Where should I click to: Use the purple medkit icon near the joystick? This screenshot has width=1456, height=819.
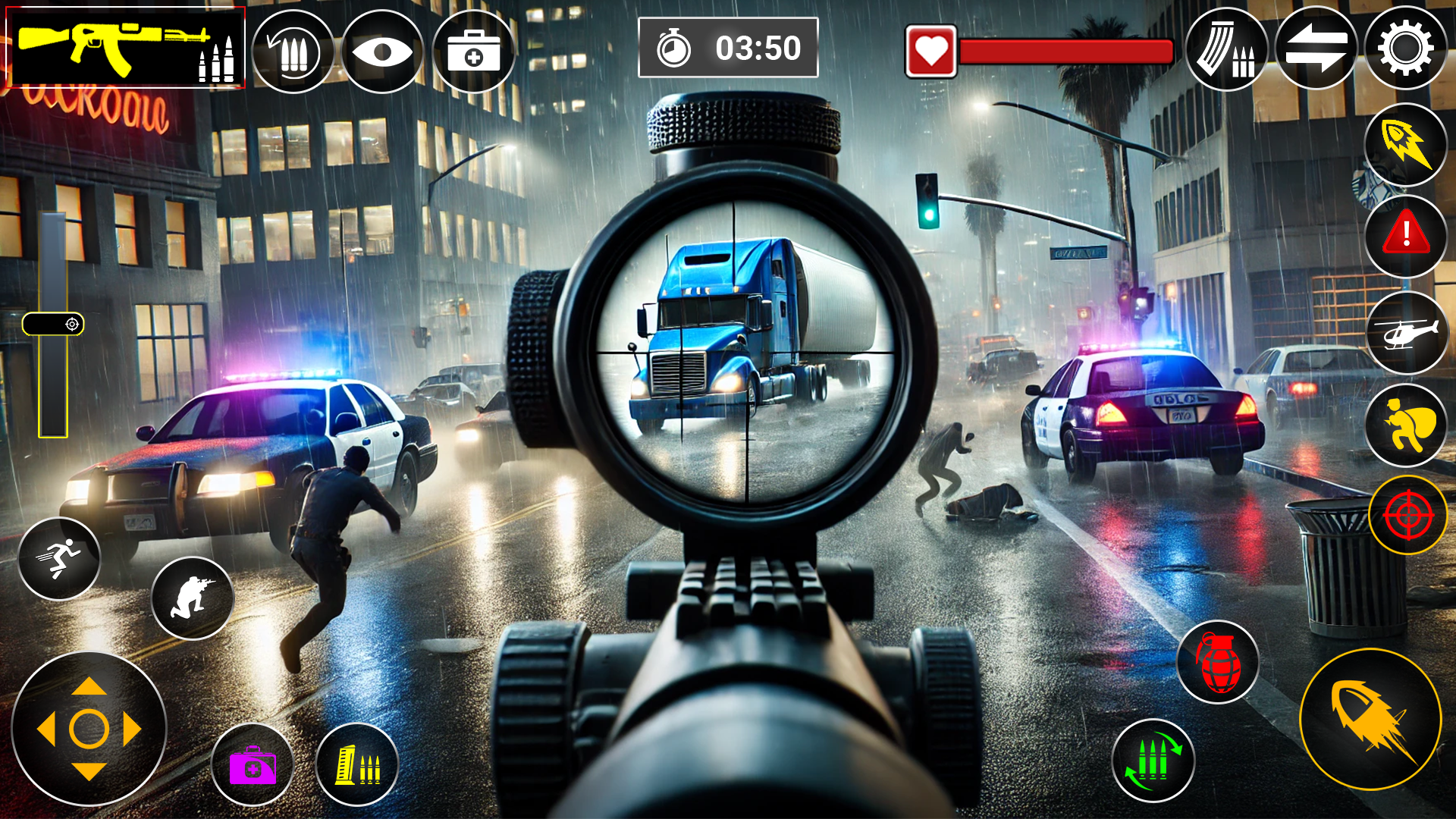point(253,766)
